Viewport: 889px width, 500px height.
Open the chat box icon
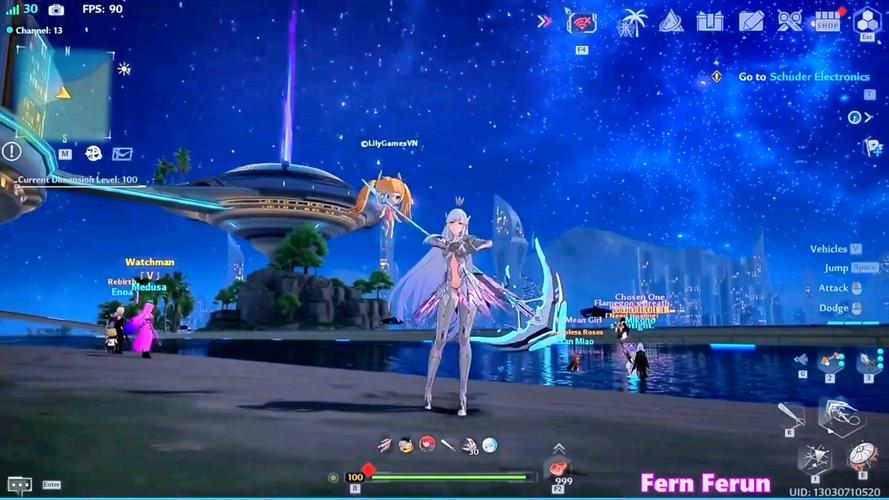tap(19, 484)
